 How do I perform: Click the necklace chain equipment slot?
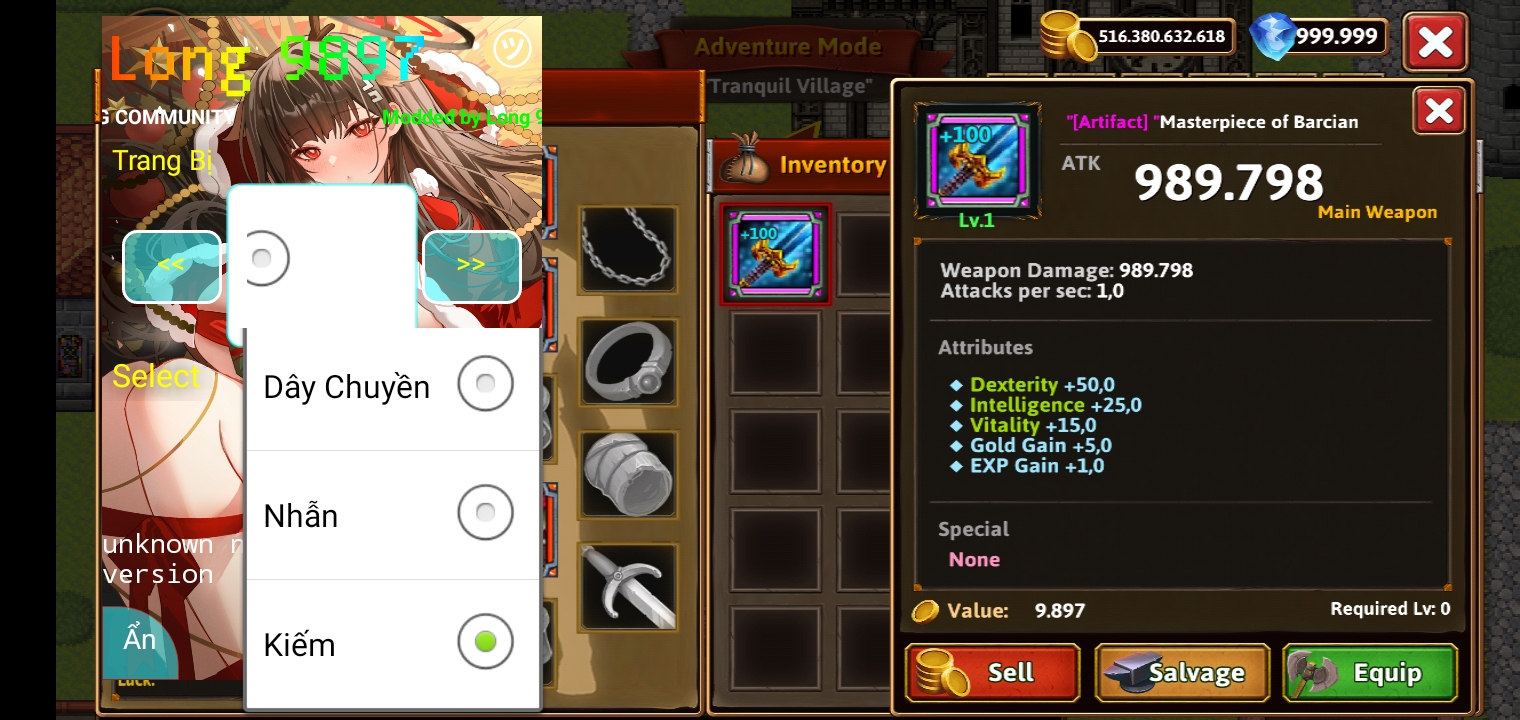(x=628, y=249)
